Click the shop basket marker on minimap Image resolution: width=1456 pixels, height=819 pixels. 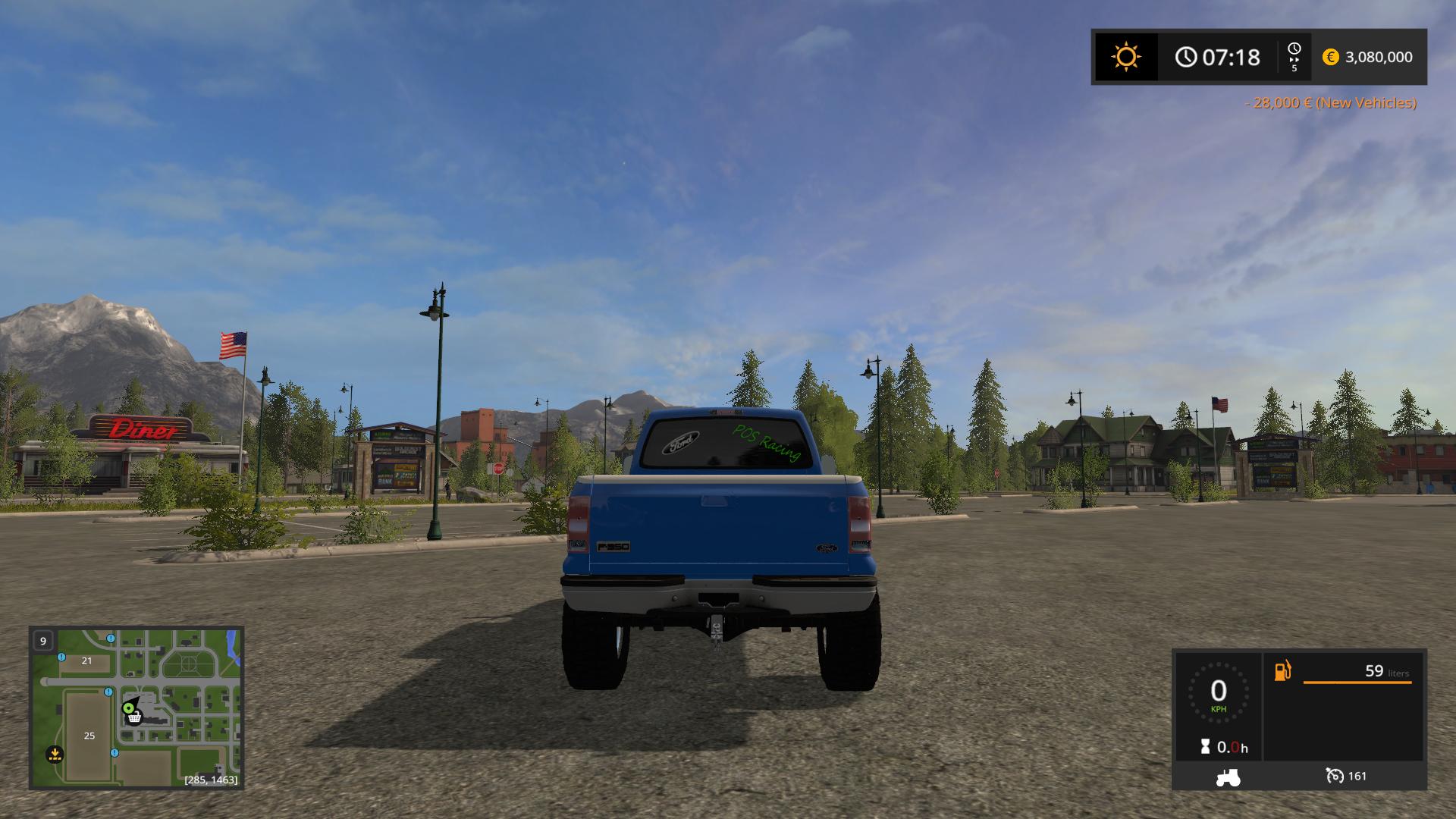(x=135, y=717)
